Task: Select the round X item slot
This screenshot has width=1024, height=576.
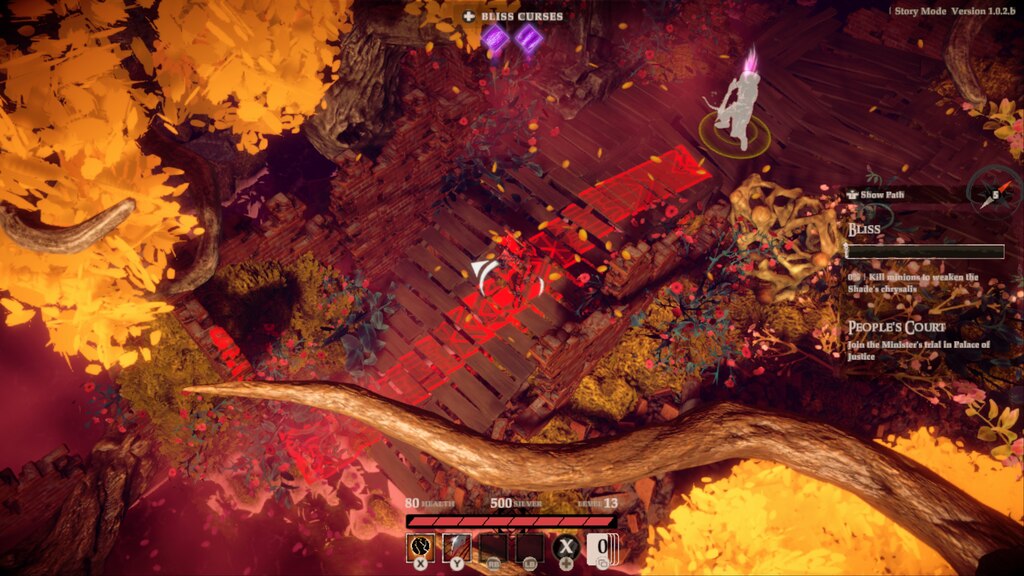Action: coord(567,548)
